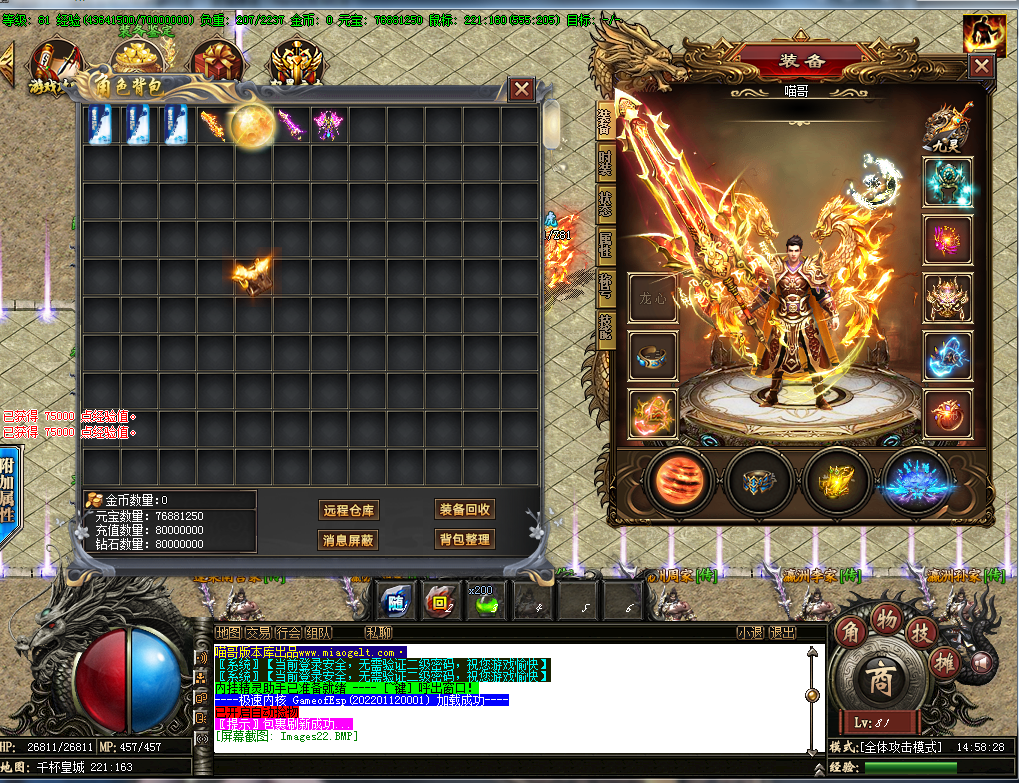1019x783 pixels.
Task: Pick the purple sword item in the bag
Action: (290, 125)
